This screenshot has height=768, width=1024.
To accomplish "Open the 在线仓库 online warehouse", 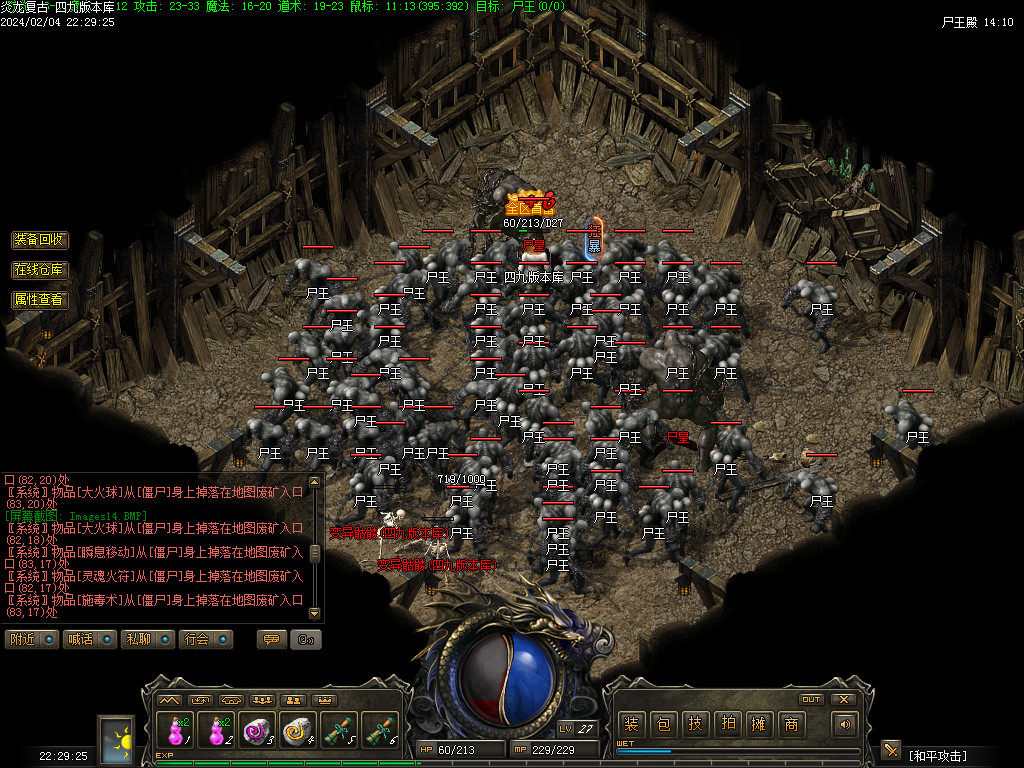I will tap(40, 270).
